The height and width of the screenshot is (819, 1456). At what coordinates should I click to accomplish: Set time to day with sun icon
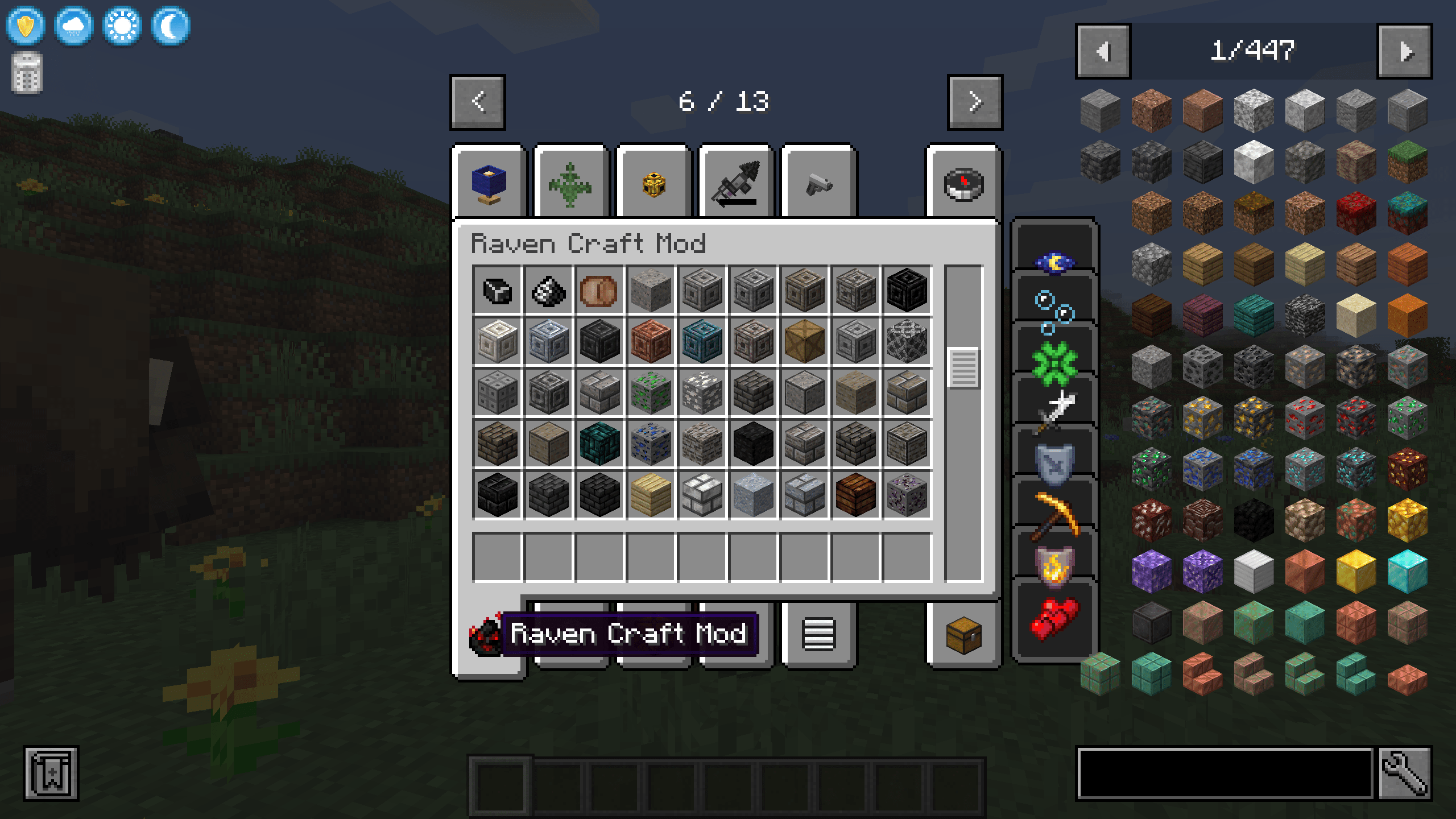click(x=122, y=26)
